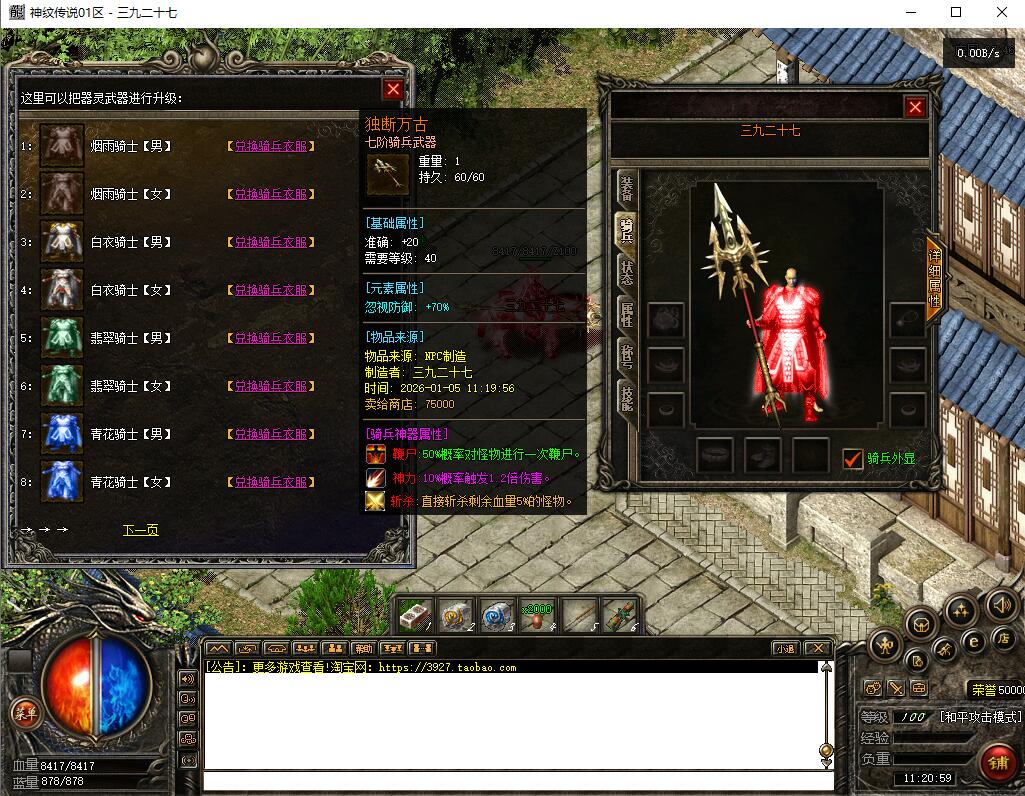Maximize the game window
The height and width of the screenshot is (796, 1025).
tap(955, 12)
